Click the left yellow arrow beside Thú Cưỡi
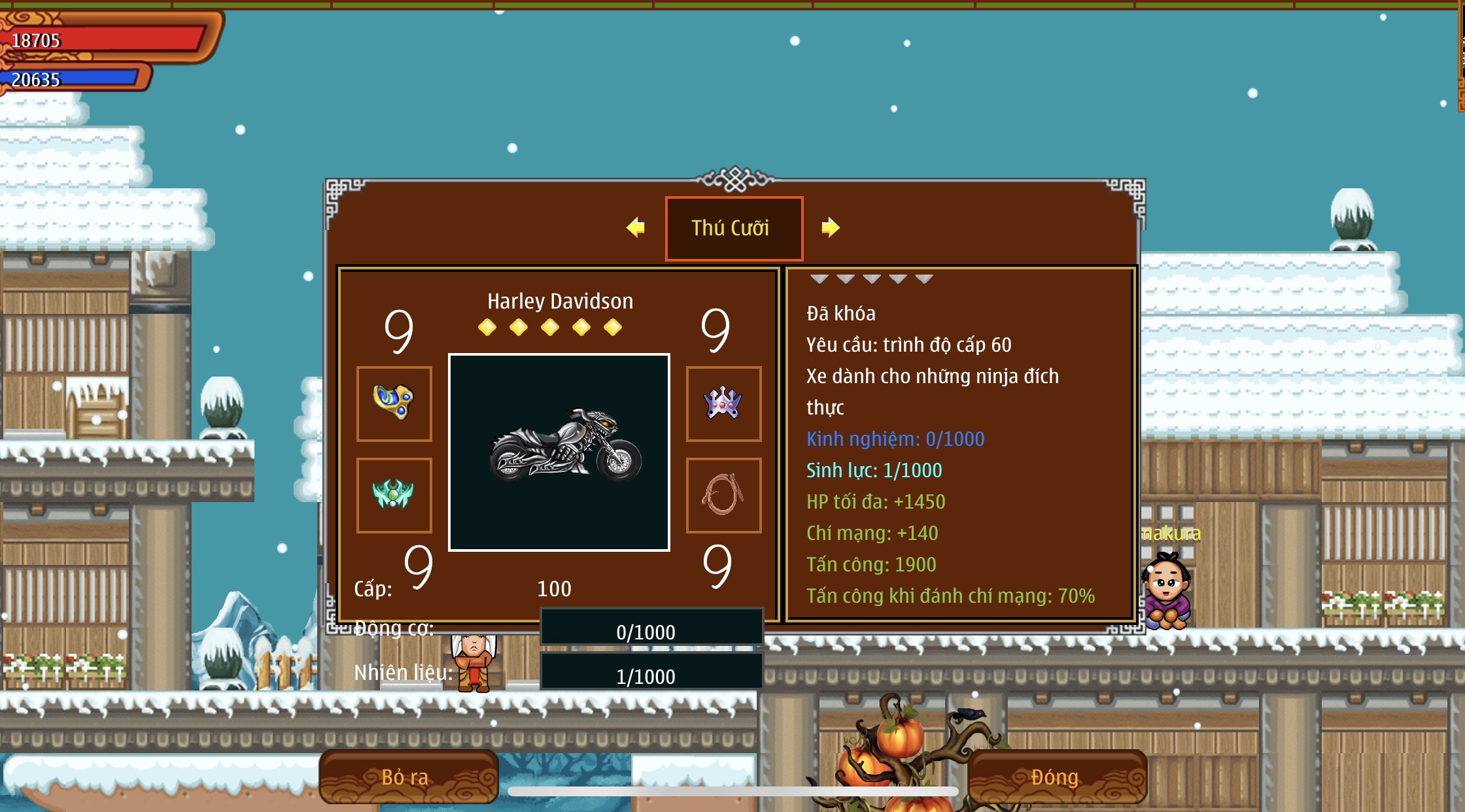Image resolution: width=1465 pixels, height=812 pixels. tap(636, 228)
